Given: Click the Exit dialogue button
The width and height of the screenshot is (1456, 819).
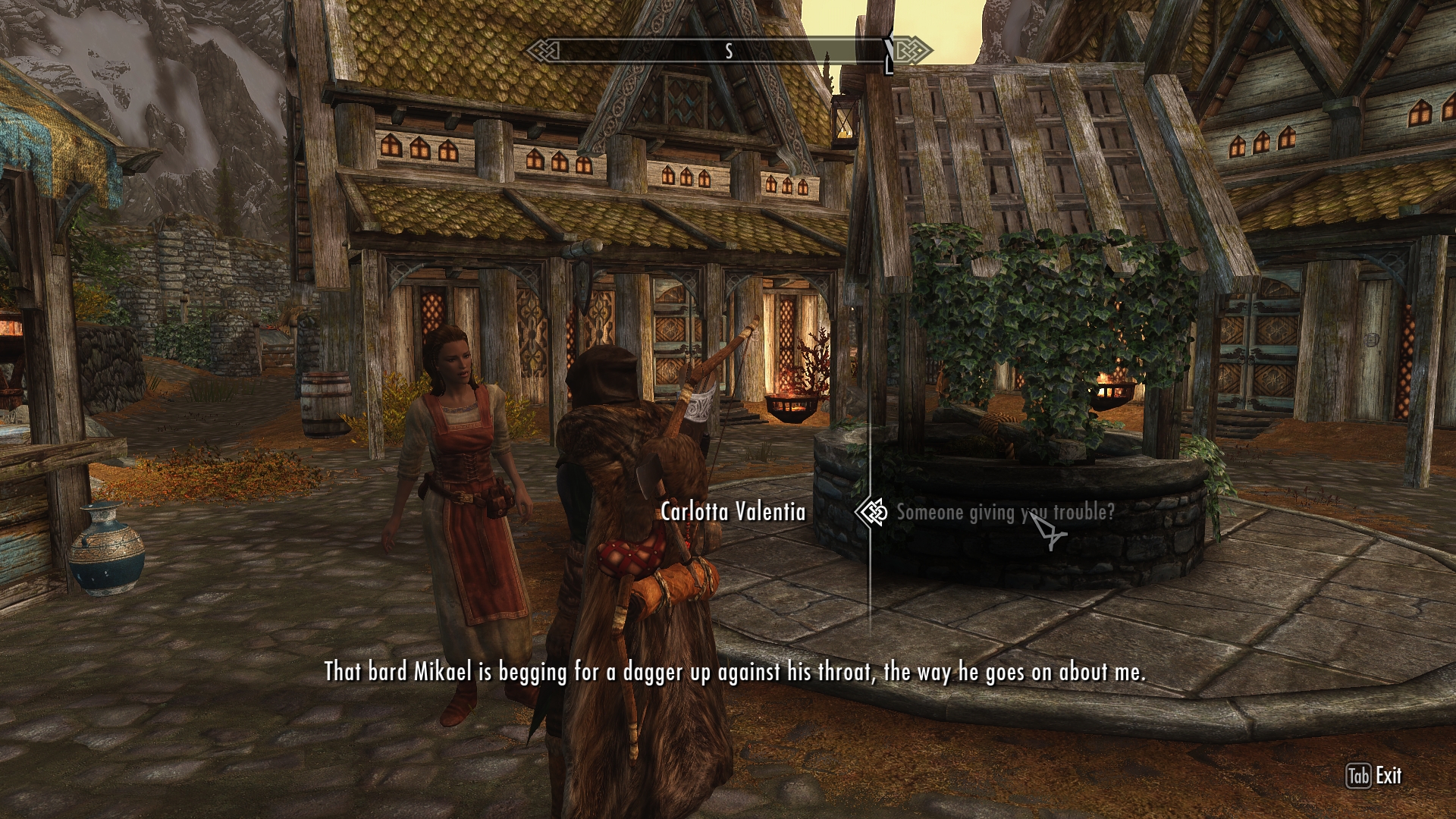Looking at the screenshot, I should click(1374, 776).
